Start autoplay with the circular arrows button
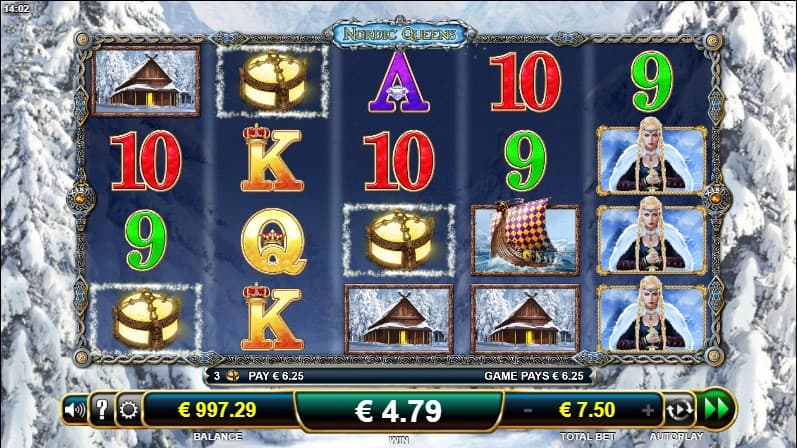Image resolution: width=797 pixels, height=448 pixels. pos(680,409)
